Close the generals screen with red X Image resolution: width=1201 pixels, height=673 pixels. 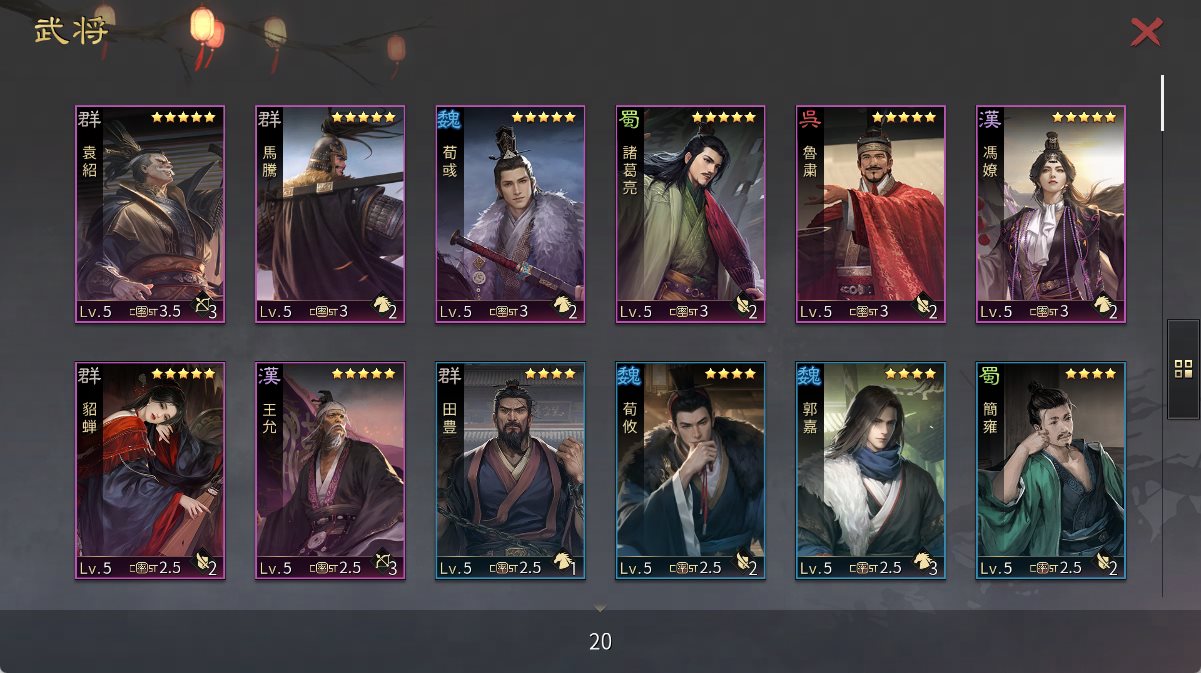tap(1146, 32)
